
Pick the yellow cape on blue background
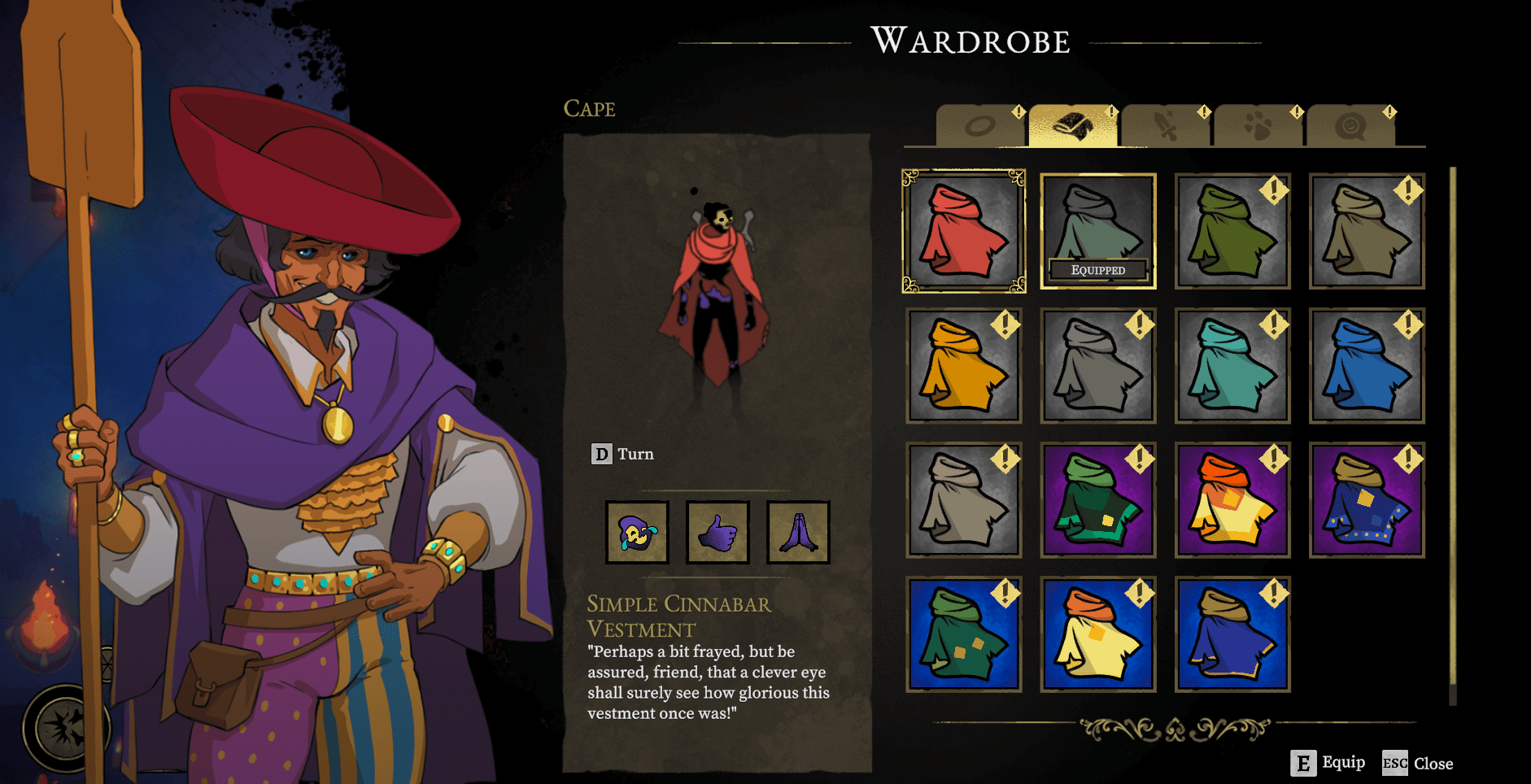click(x=1097, y=634)
